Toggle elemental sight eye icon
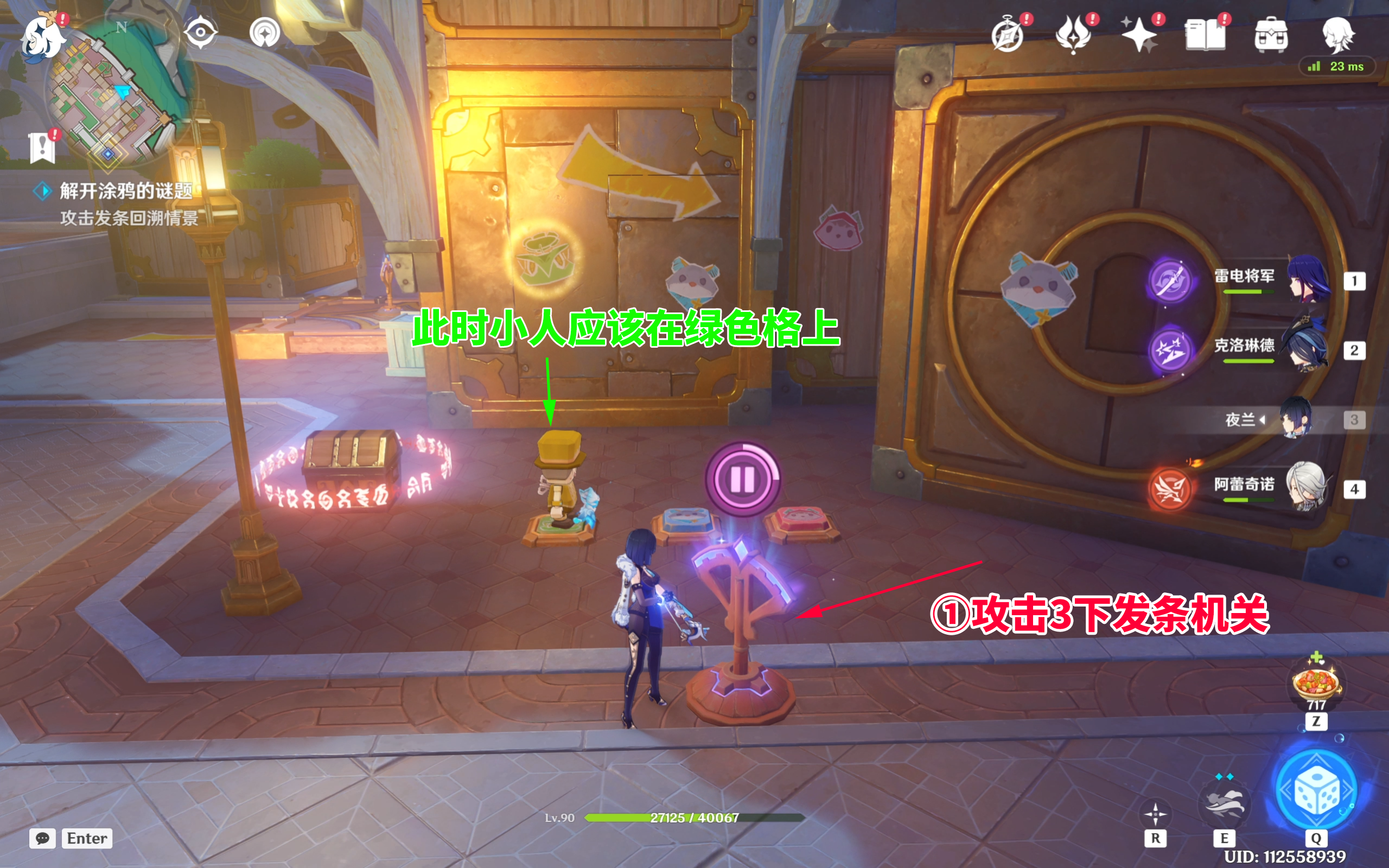 pyautogui.click(x=200, y=32)
